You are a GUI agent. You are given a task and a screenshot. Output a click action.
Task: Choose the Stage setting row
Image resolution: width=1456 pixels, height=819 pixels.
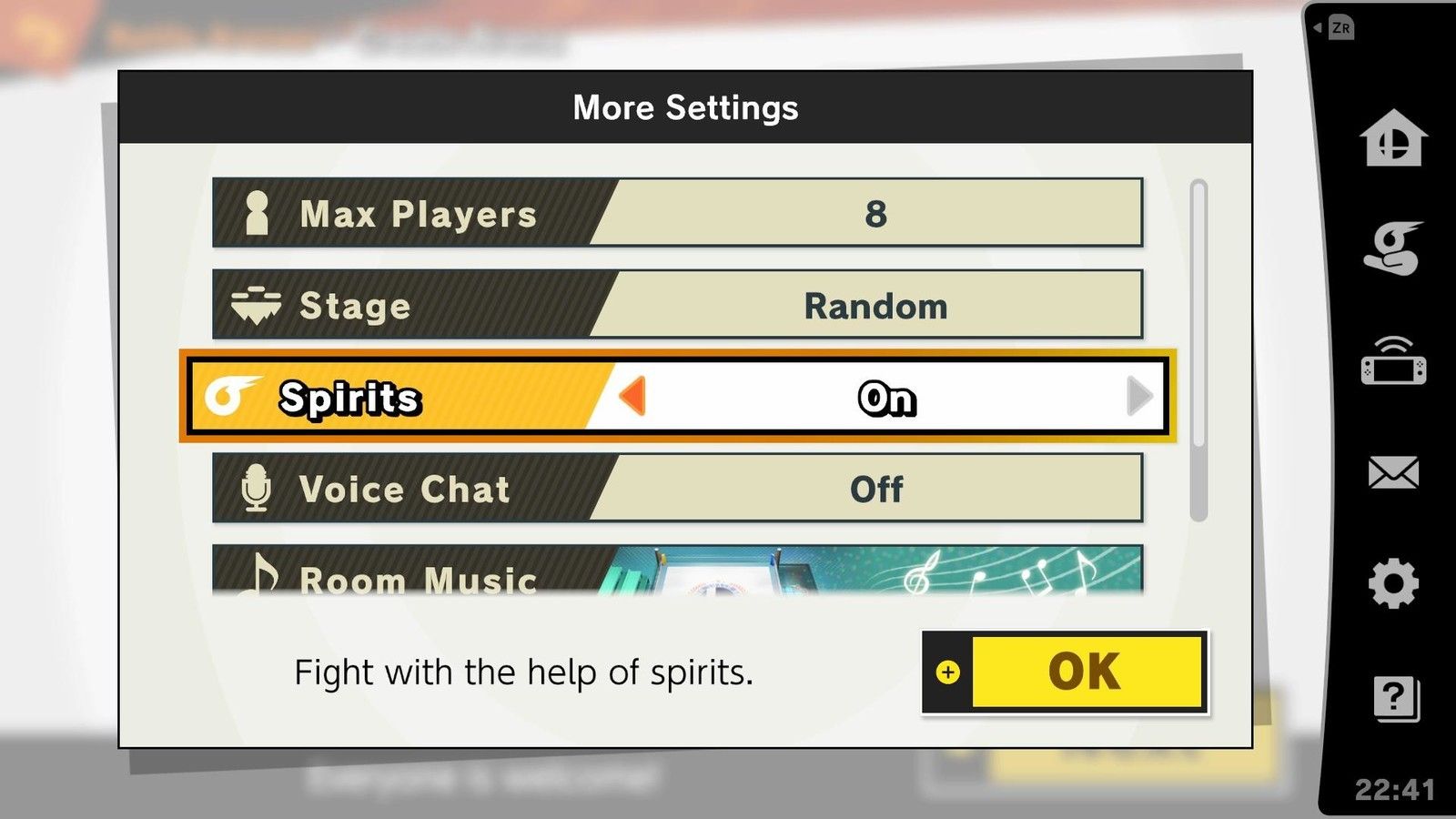(677, 305)
